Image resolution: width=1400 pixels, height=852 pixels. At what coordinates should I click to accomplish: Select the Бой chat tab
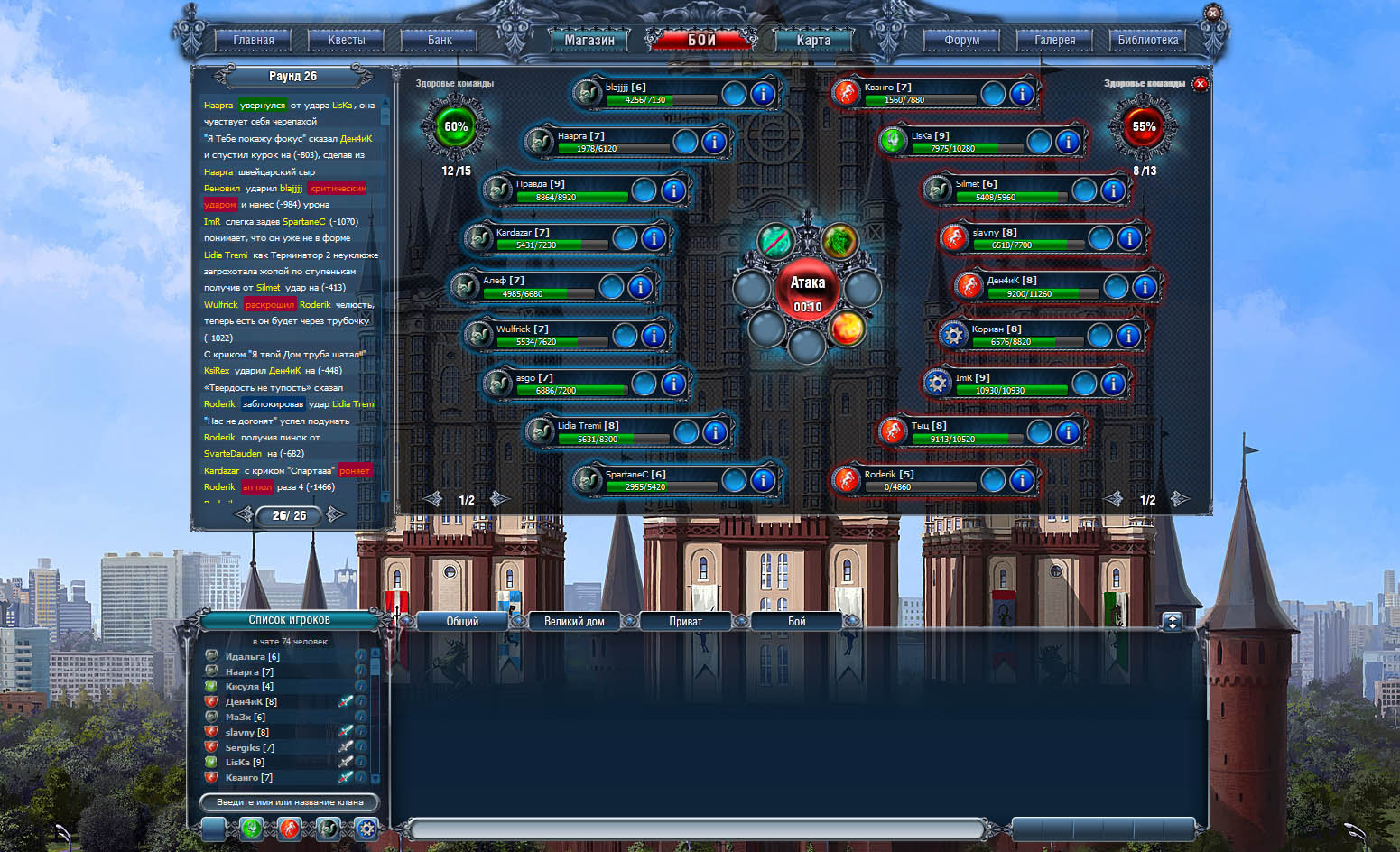[797, 621]
